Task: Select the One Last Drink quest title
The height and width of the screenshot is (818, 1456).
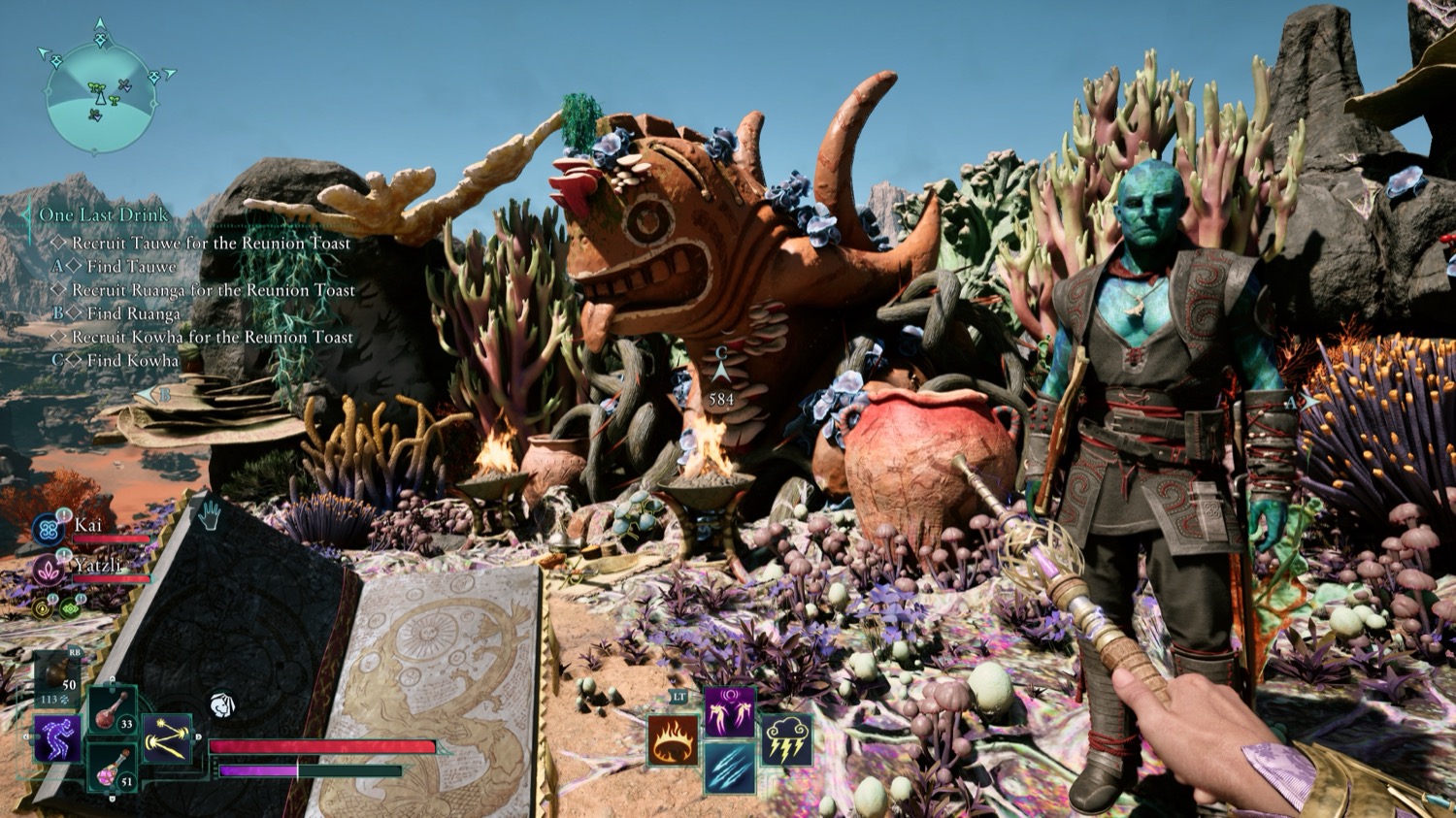Action: click(104, 214)
